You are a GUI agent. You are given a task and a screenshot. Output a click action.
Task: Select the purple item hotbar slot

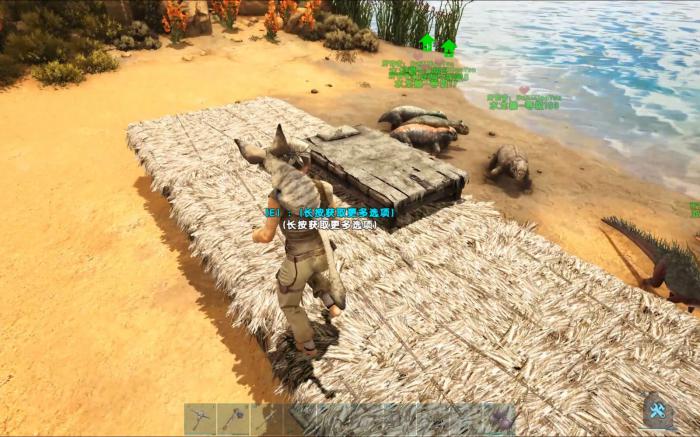(x=498, y=418)
